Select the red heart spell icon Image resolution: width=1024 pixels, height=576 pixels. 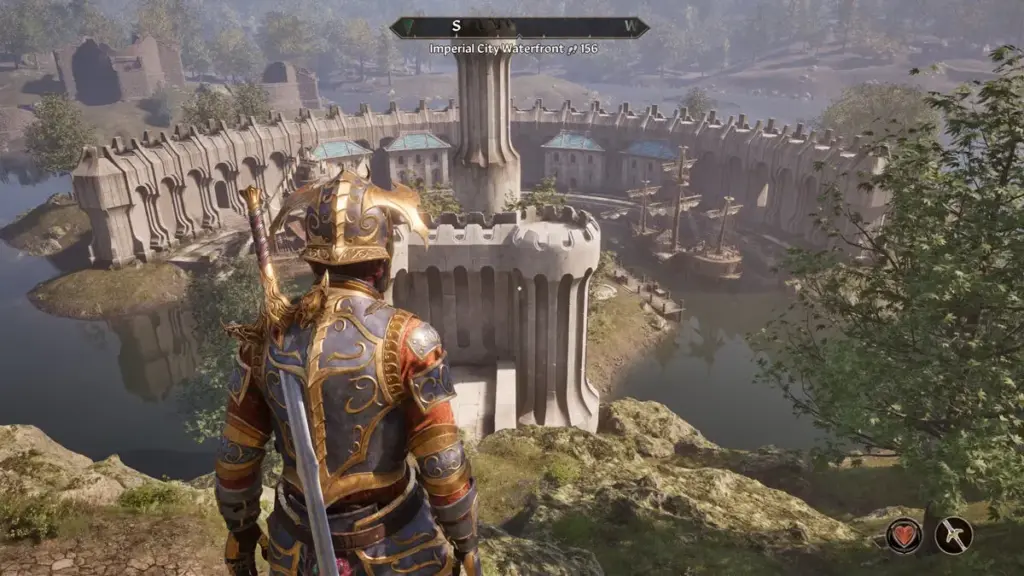[904, 535]
